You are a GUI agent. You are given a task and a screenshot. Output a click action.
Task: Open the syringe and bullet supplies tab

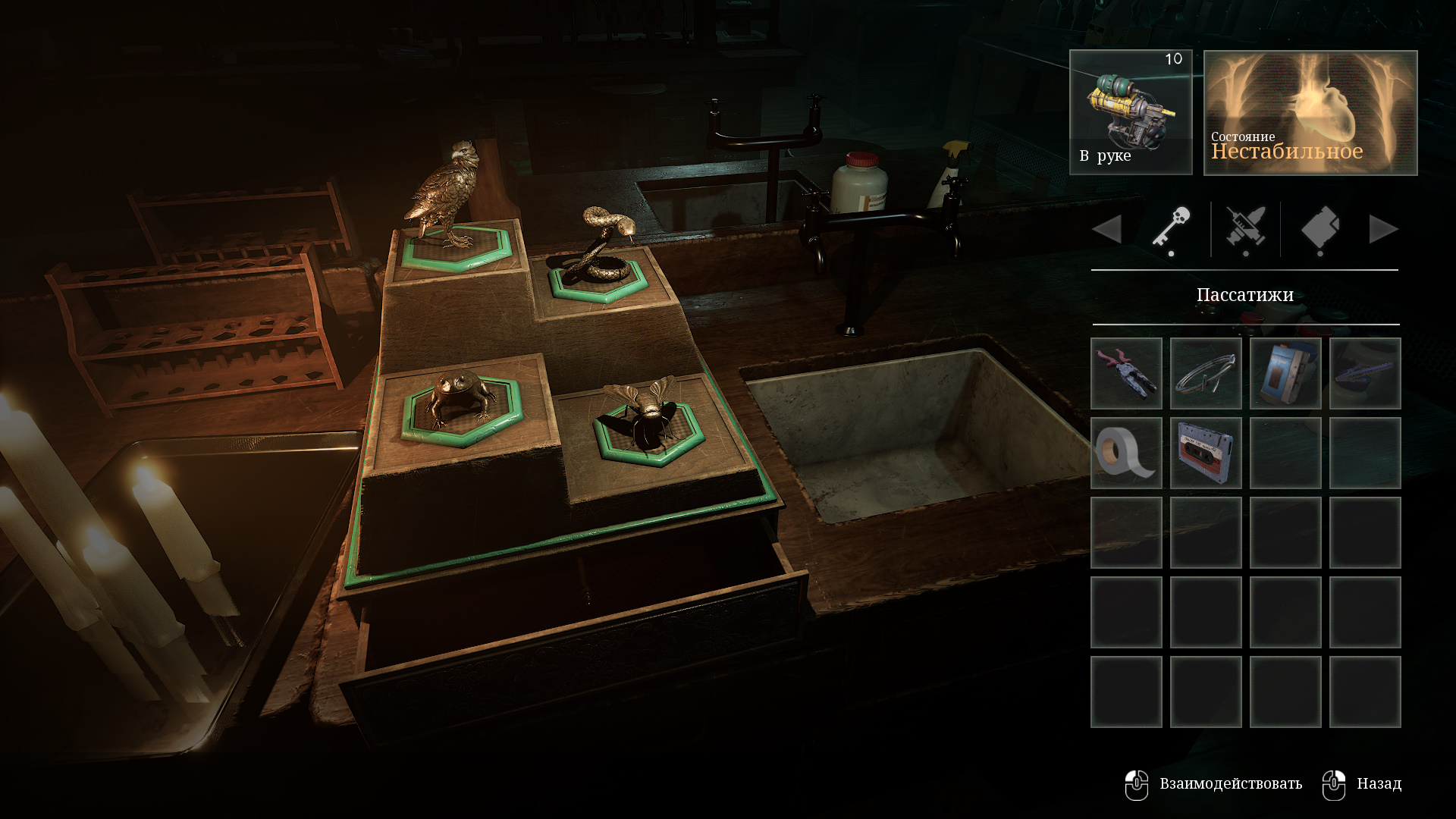coord(1245,228)
